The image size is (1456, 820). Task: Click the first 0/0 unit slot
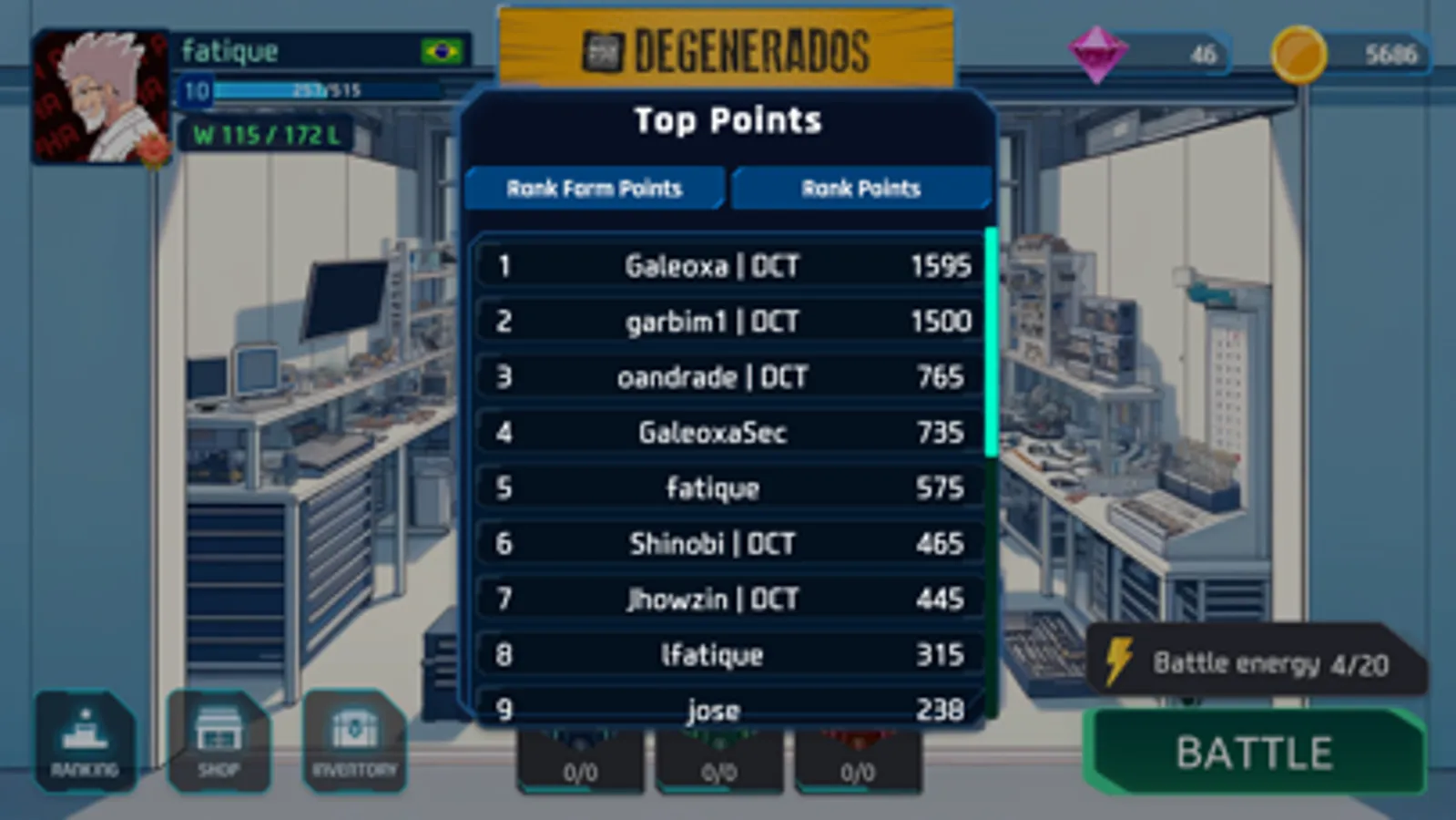pyautogui.click(x=581, y=772)
